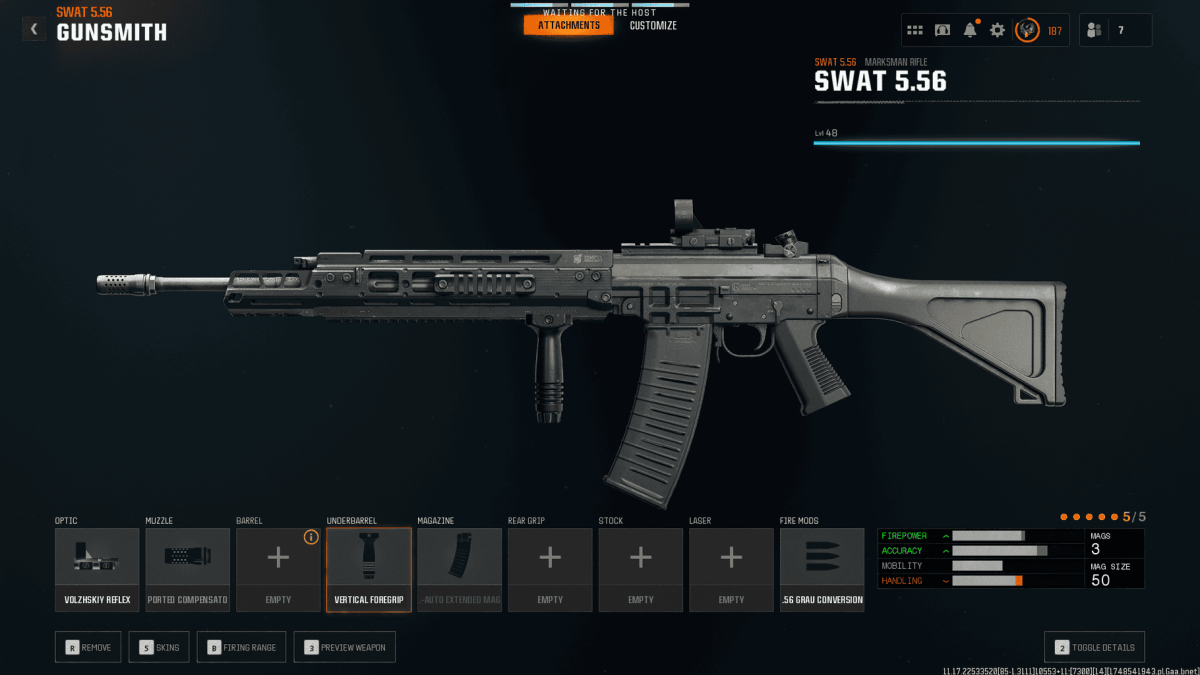The image size is (1200, 675).
Task: Click the Preview Weapon button
Action: [x=345, y=647]
